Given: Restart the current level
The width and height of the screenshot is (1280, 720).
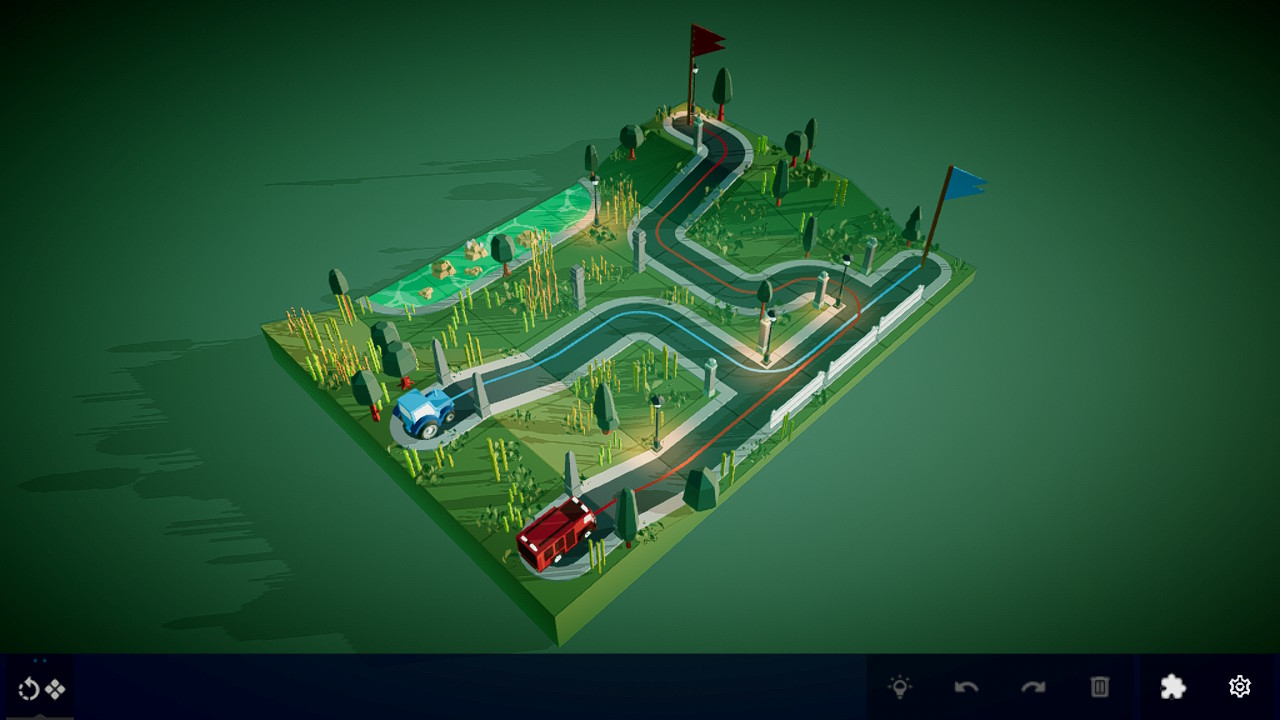Looking at the screenshot, I should (x=29, y=688).
